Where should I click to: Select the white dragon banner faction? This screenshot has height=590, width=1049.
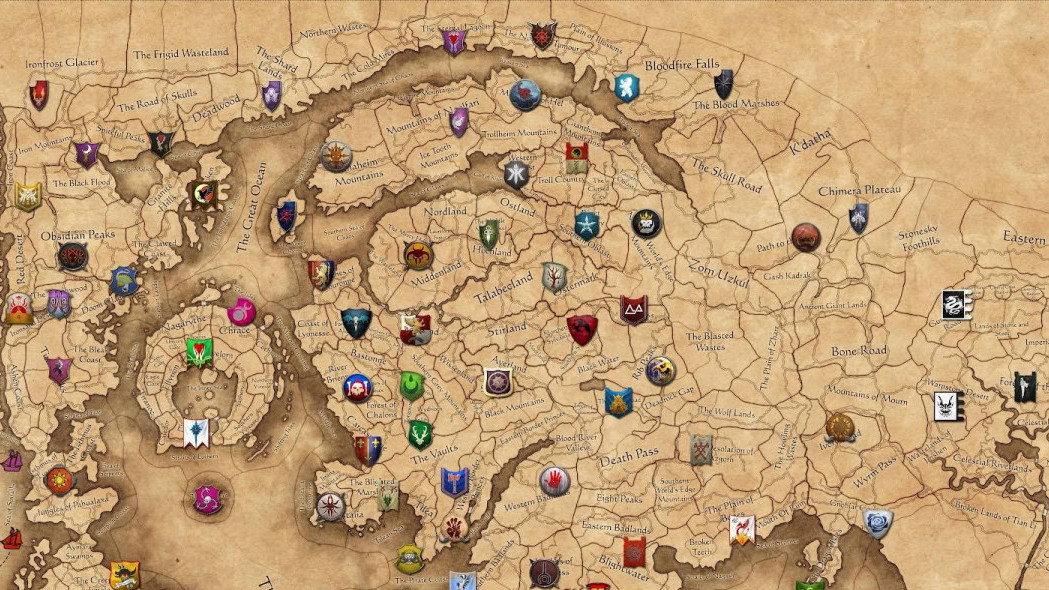pyautogui.click(x=957, y=305)
